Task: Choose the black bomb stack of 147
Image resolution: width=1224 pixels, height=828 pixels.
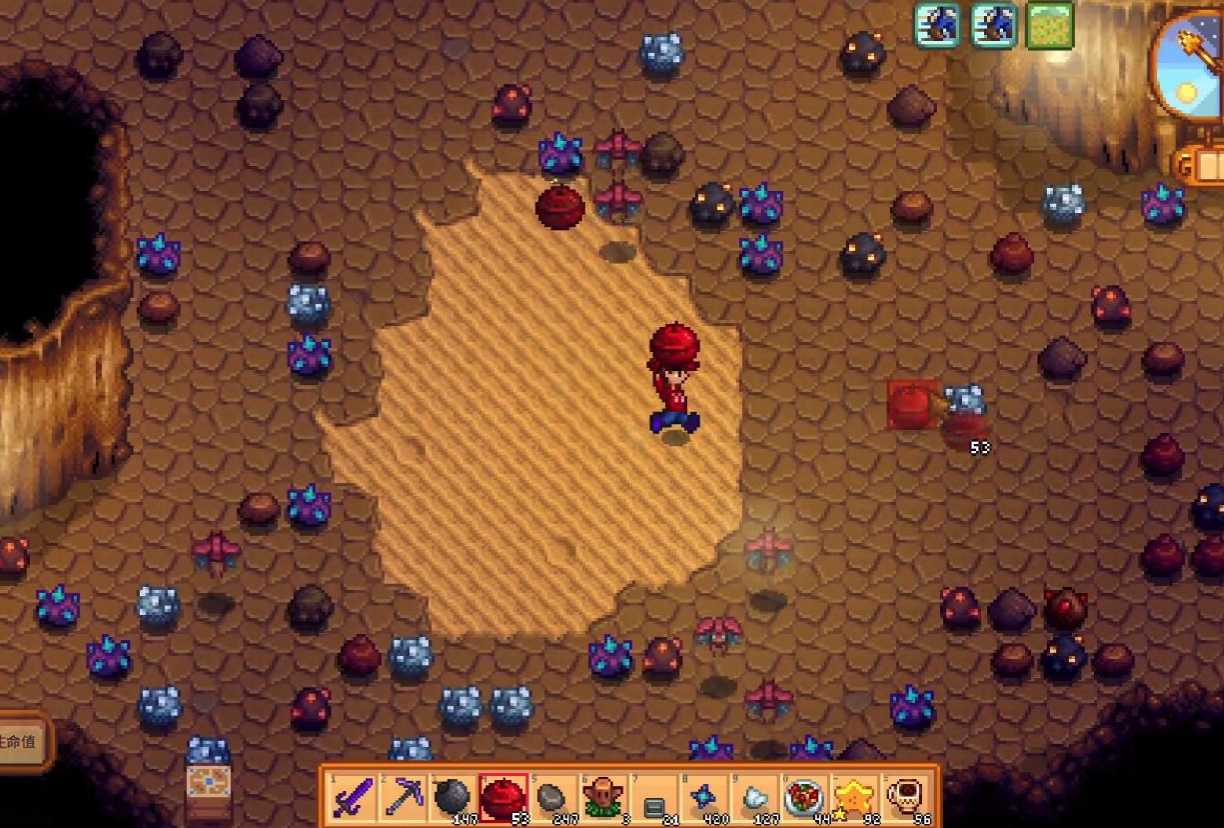Action: pos(453,797)
